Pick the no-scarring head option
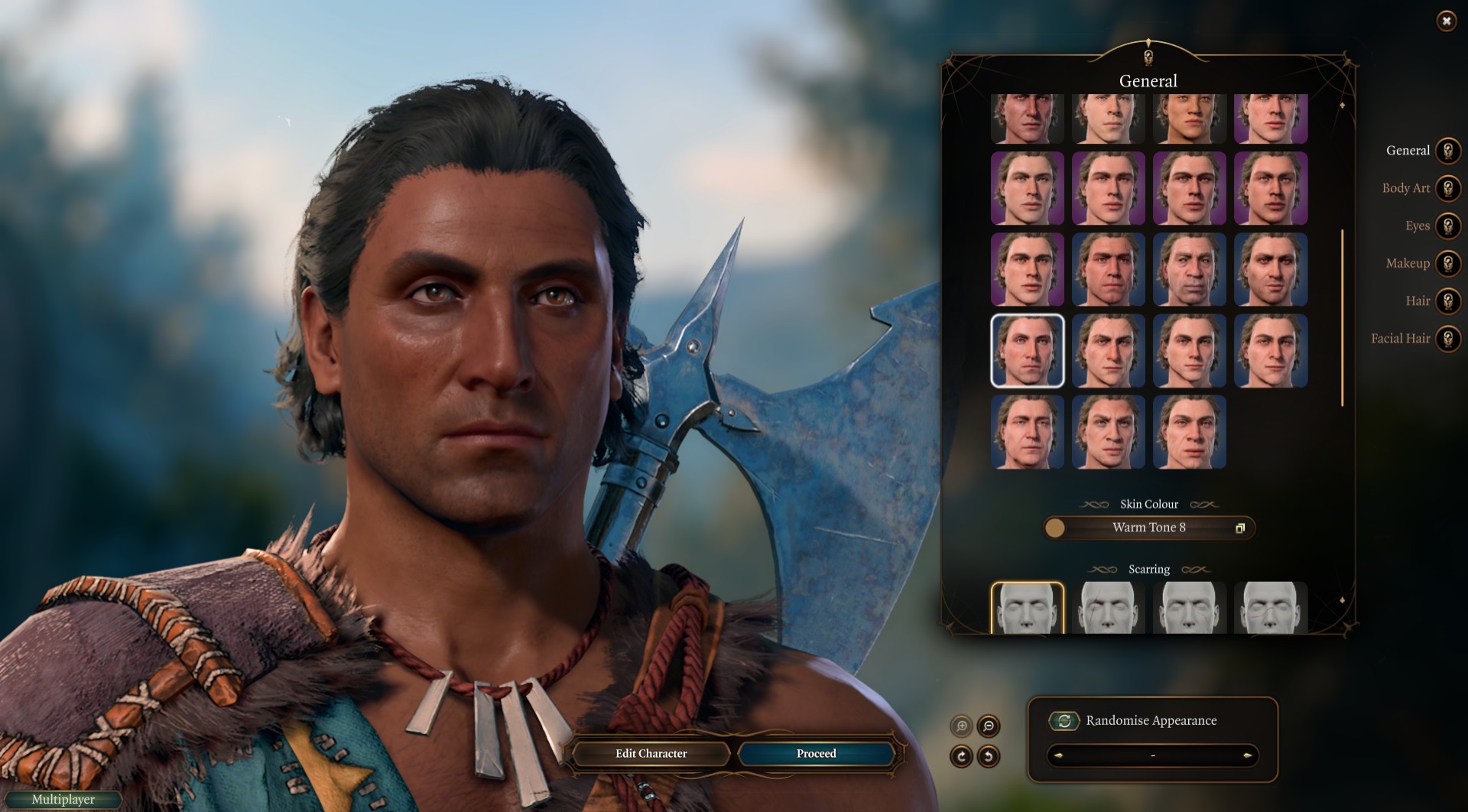1468x812 pixels. coord(1027,609)
